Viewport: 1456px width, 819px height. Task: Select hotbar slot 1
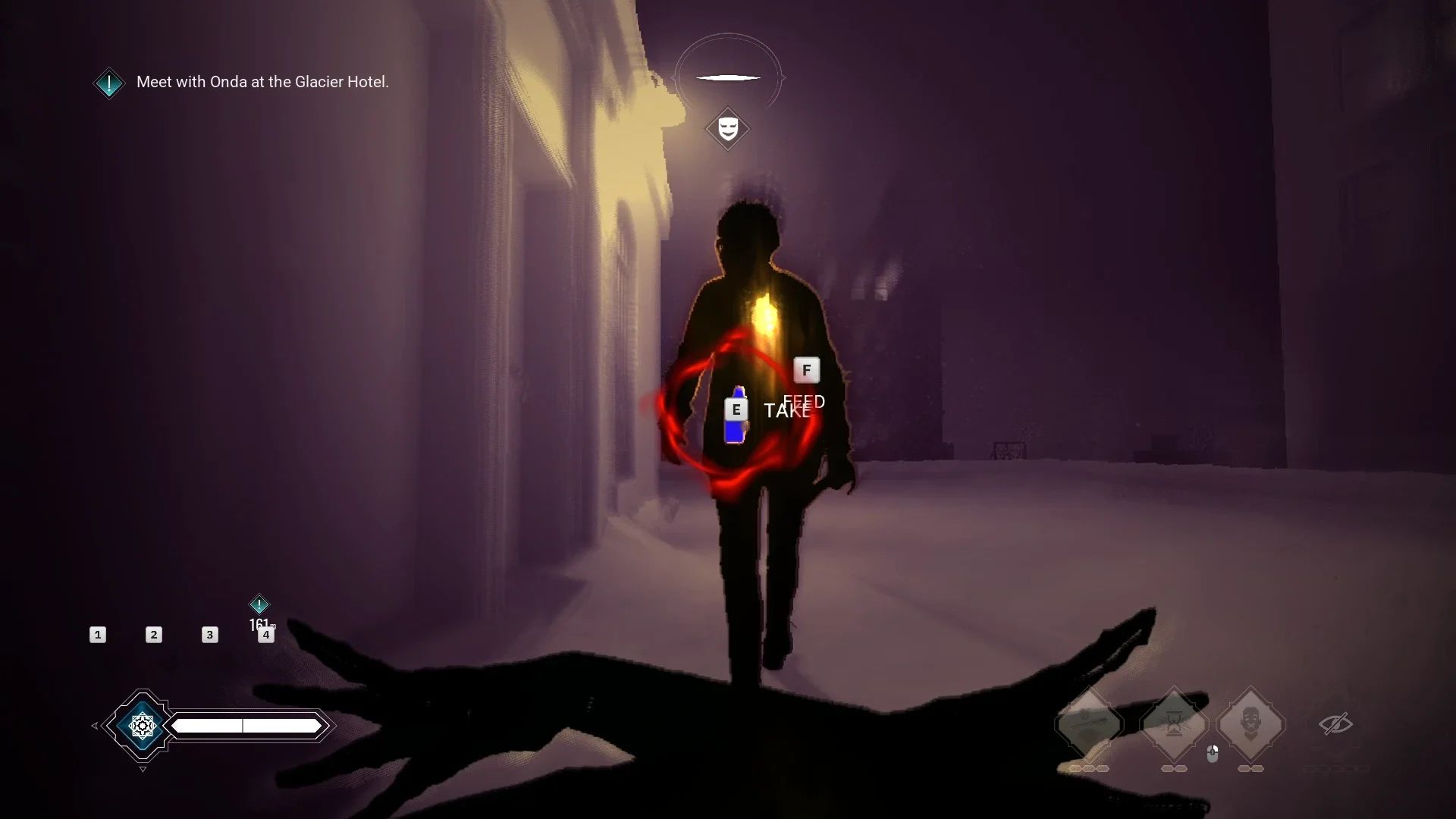click(98, 635)
